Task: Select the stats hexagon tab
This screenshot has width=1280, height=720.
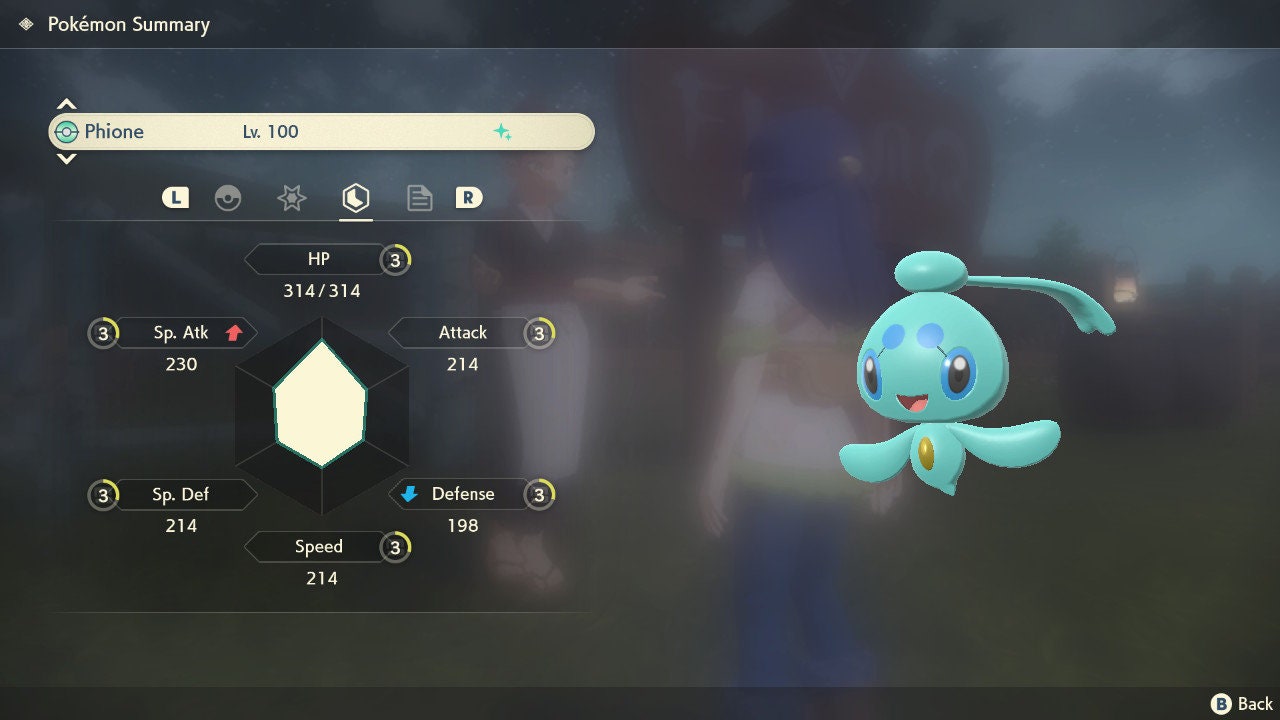Action: pos(356,198)
